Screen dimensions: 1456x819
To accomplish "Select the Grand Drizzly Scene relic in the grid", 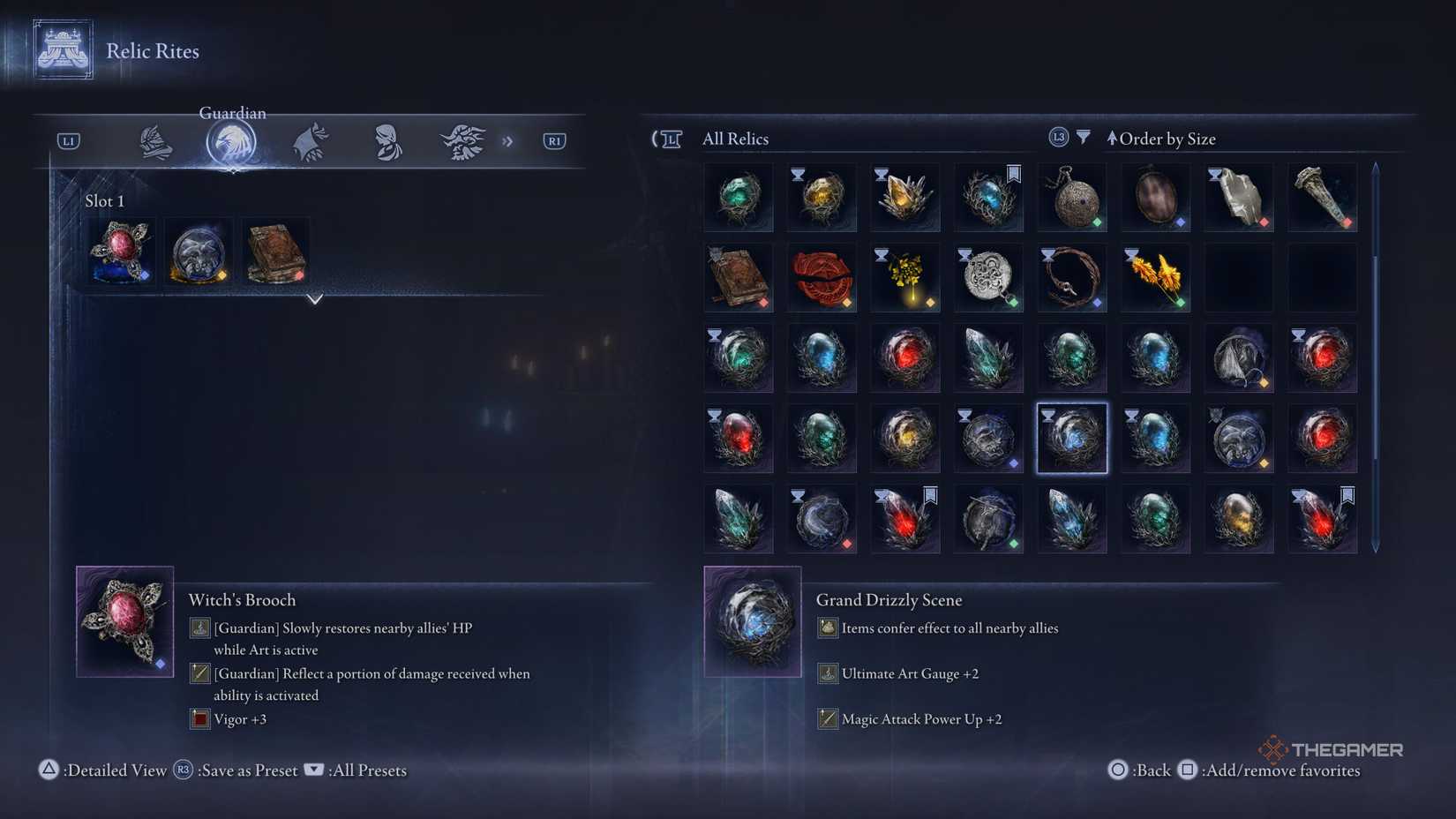I will point(1071,437).
